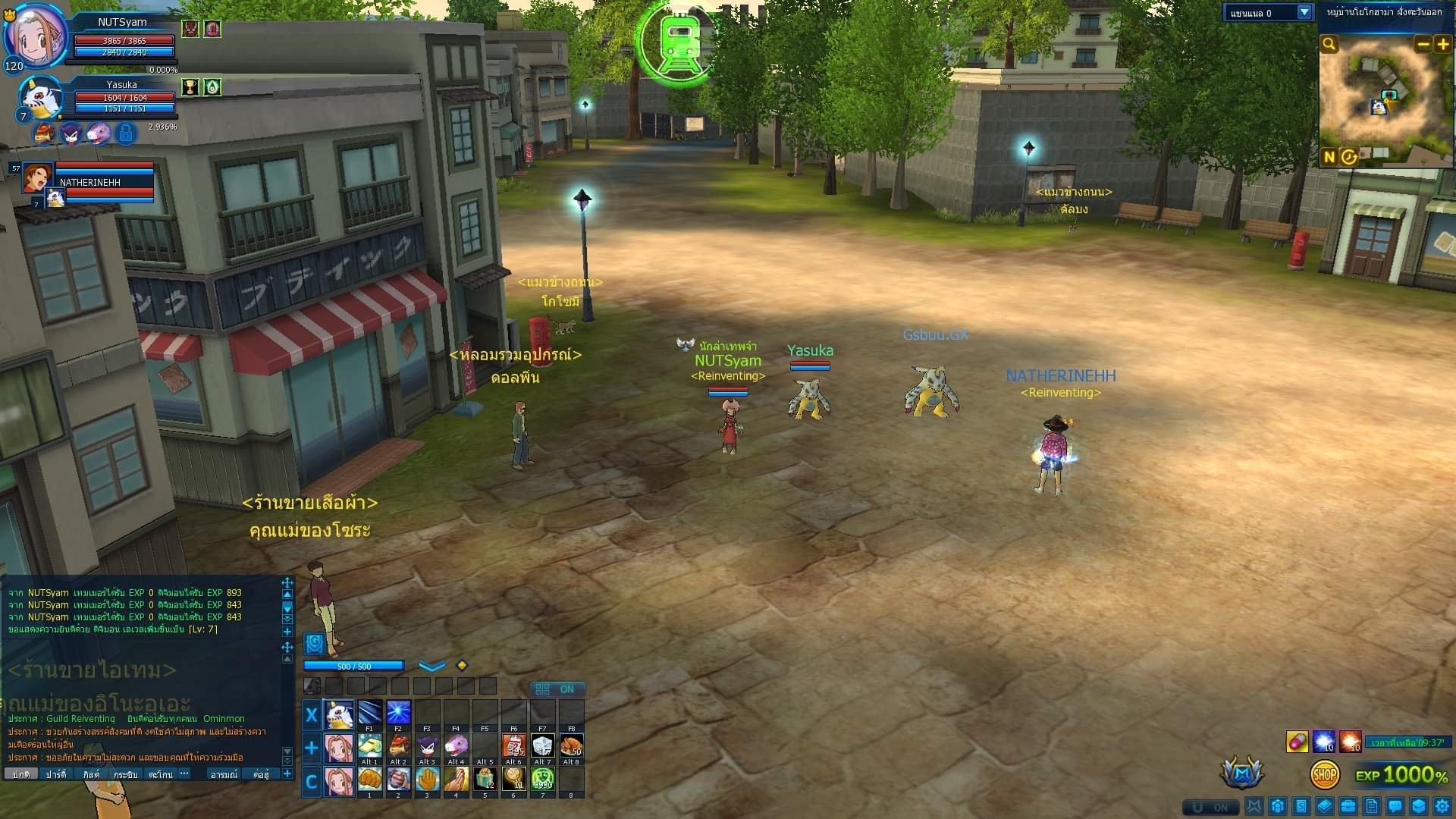Switch to the กิลด์ chat tab
1456x819 pixels.
pos(91,774)
